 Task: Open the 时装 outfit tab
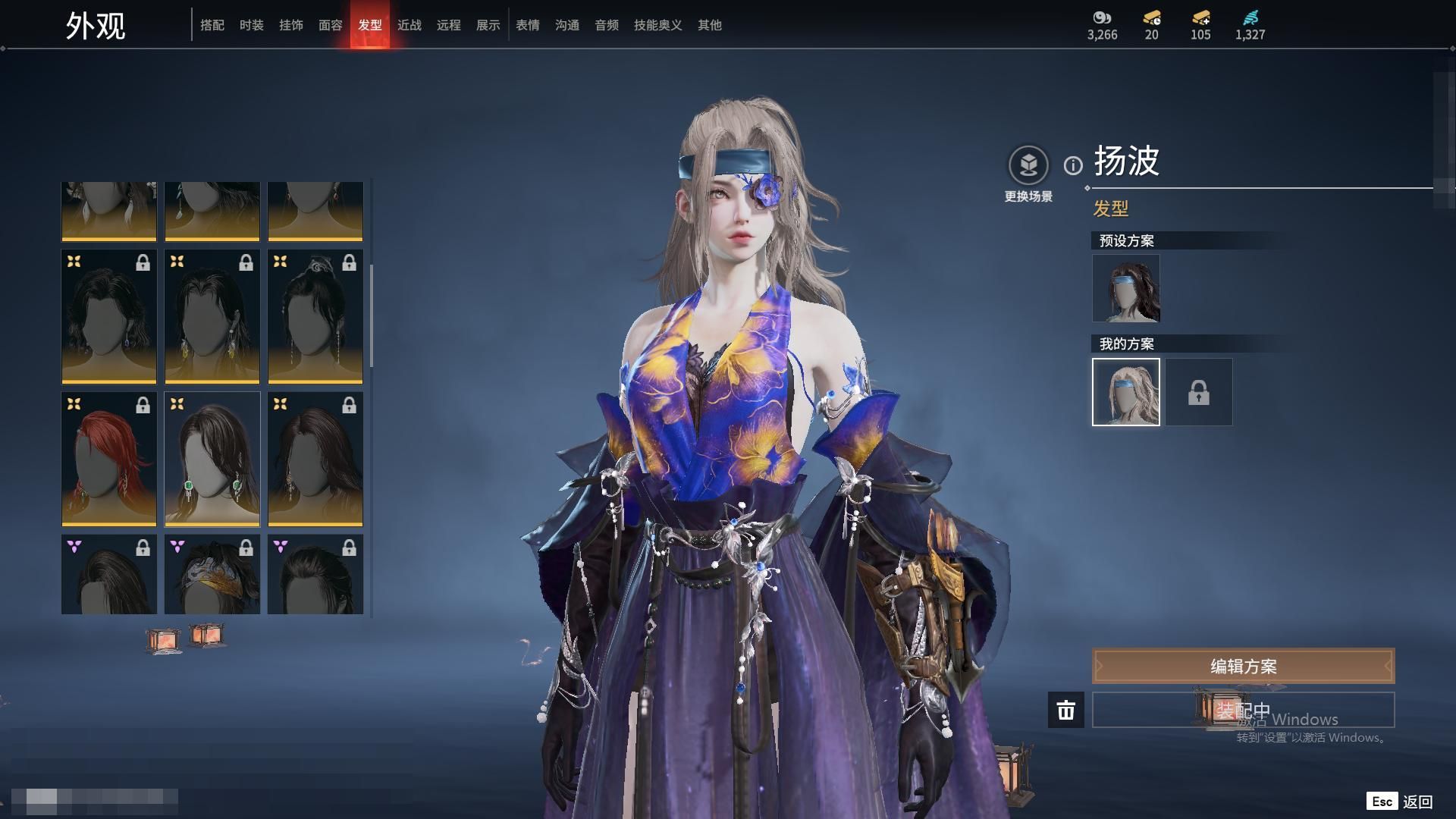click(x=251, y=25)
